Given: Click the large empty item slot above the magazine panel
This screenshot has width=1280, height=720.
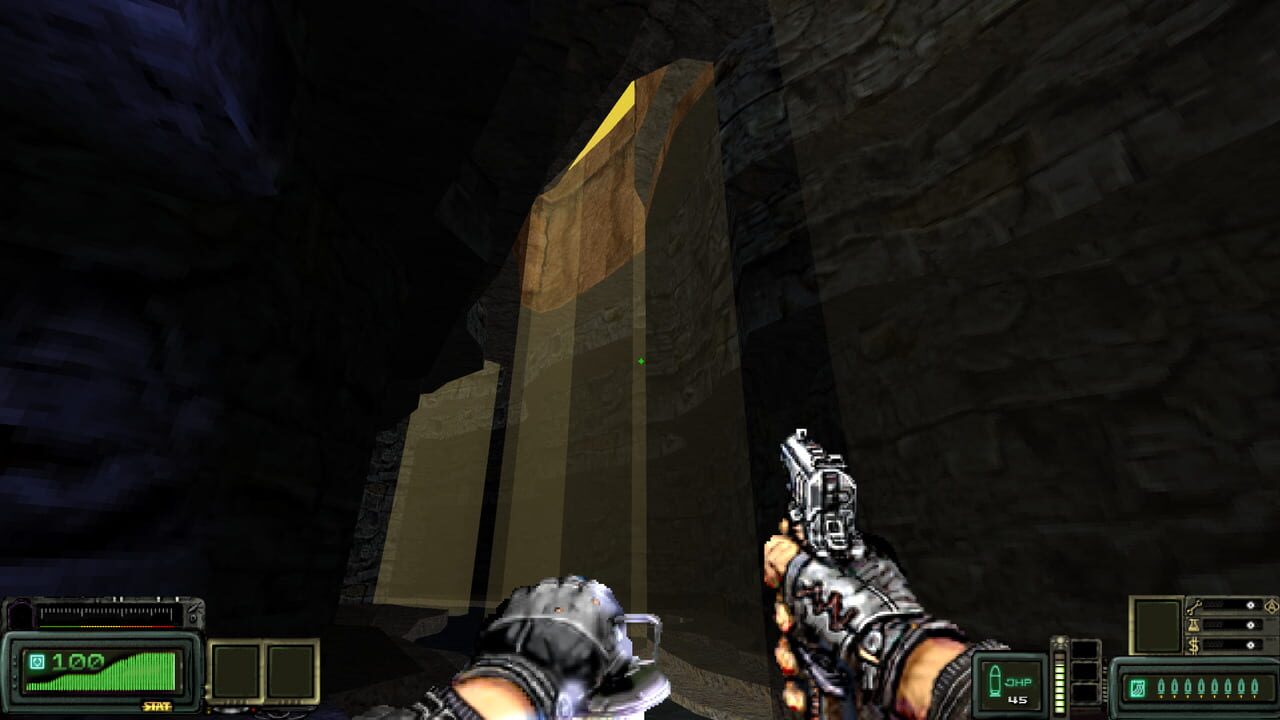Looking at the screenshot, I should click(1156, 625).
